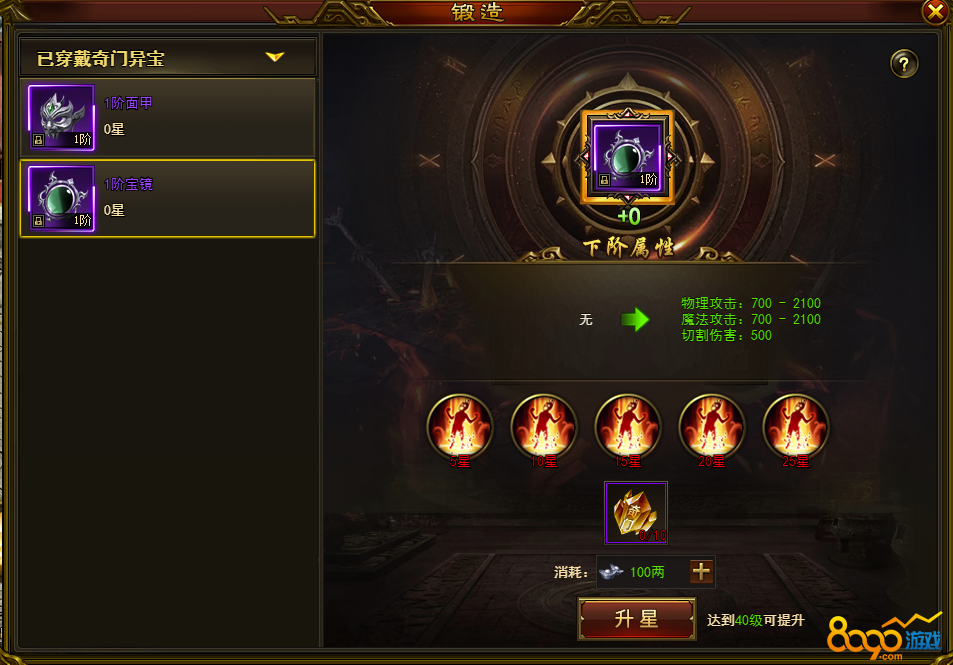Viewport: 953px width, 665px height.
Task: Close the 锻造 forging window
Action: coord(935,11)
